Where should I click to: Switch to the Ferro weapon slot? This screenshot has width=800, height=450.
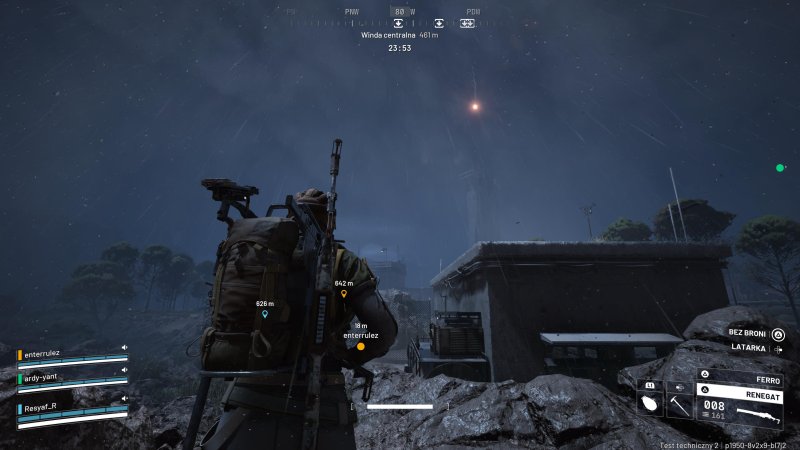tap(739, 380)
